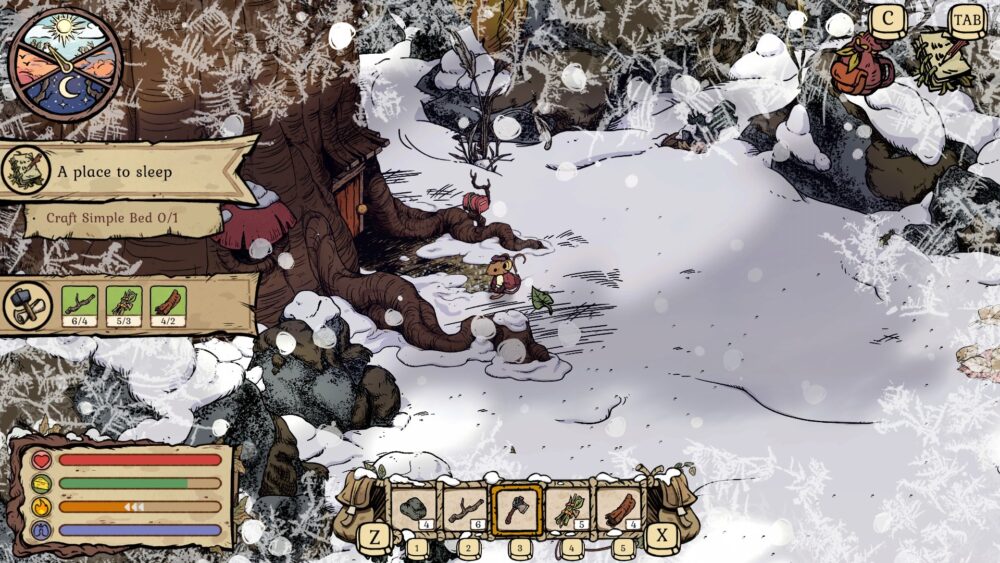Screen dimensions: 1000x563
Task: Select the twig ingredient in the recipe tracker
Action: pyautogui.click(x=79, y=304)
